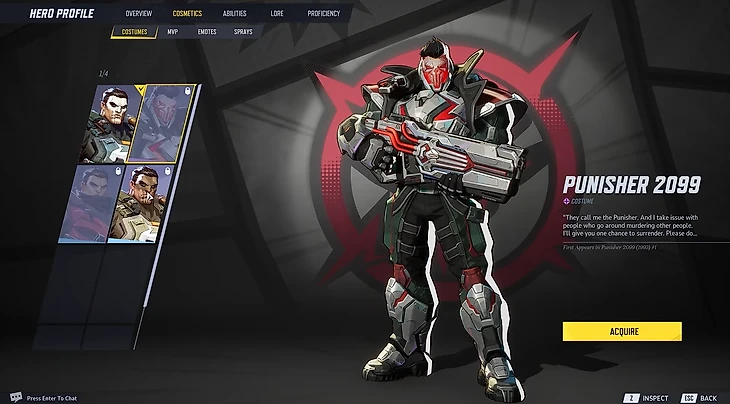
Task: Show the Abilities tab
Action: click(236, 14)
